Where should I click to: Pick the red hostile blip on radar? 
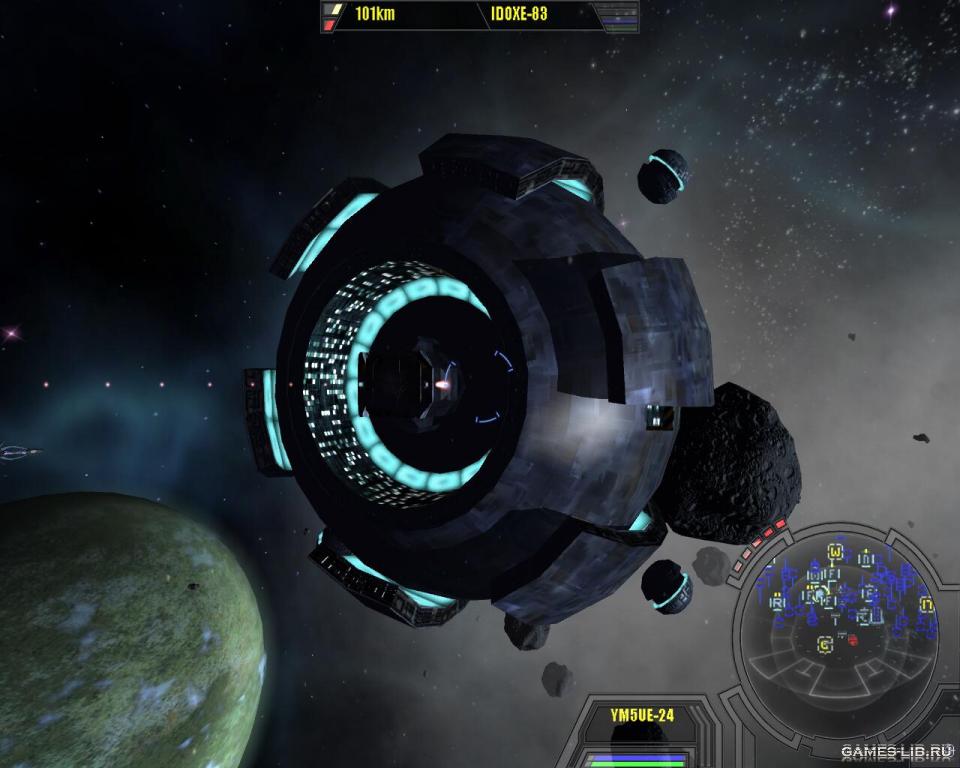852,640
